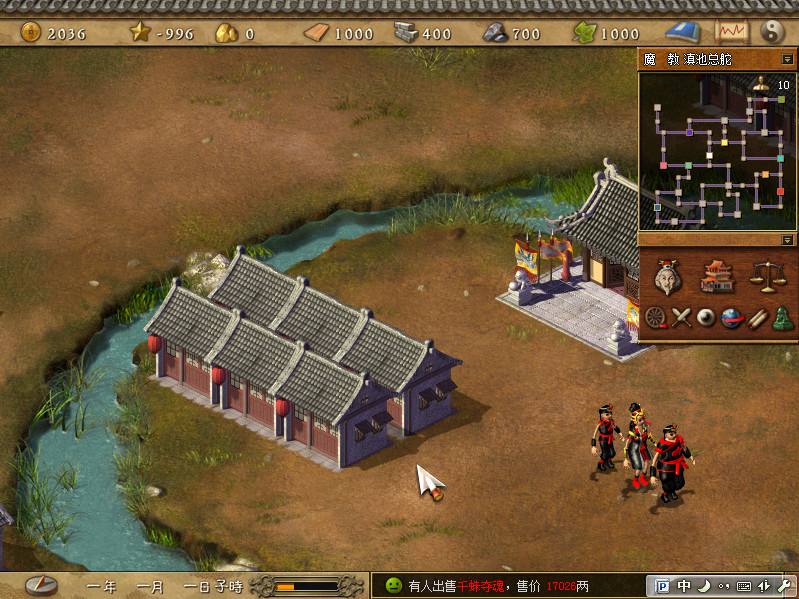Open the wrench settings on input bar

tap(783, 586)
